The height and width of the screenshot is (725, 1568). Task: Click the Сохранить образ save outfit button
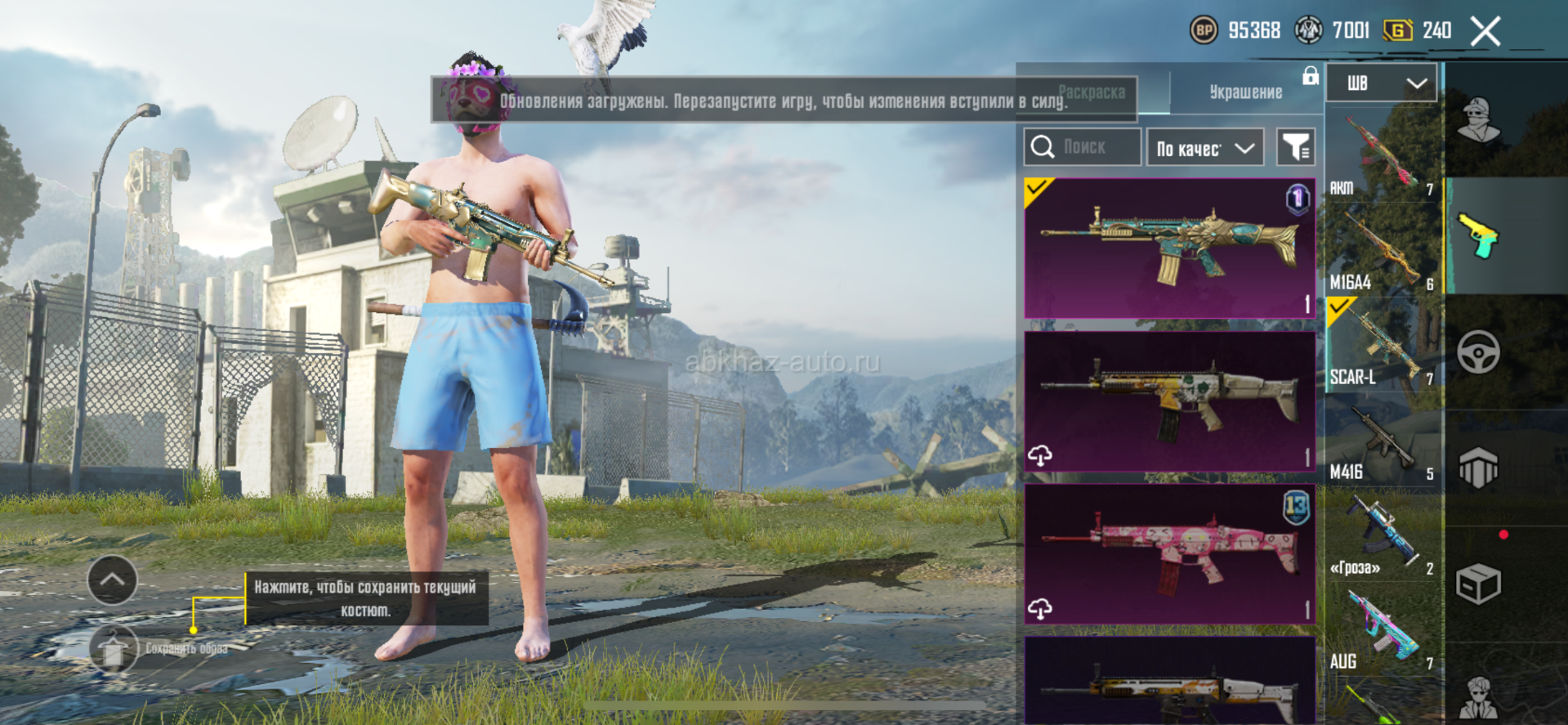114,649
